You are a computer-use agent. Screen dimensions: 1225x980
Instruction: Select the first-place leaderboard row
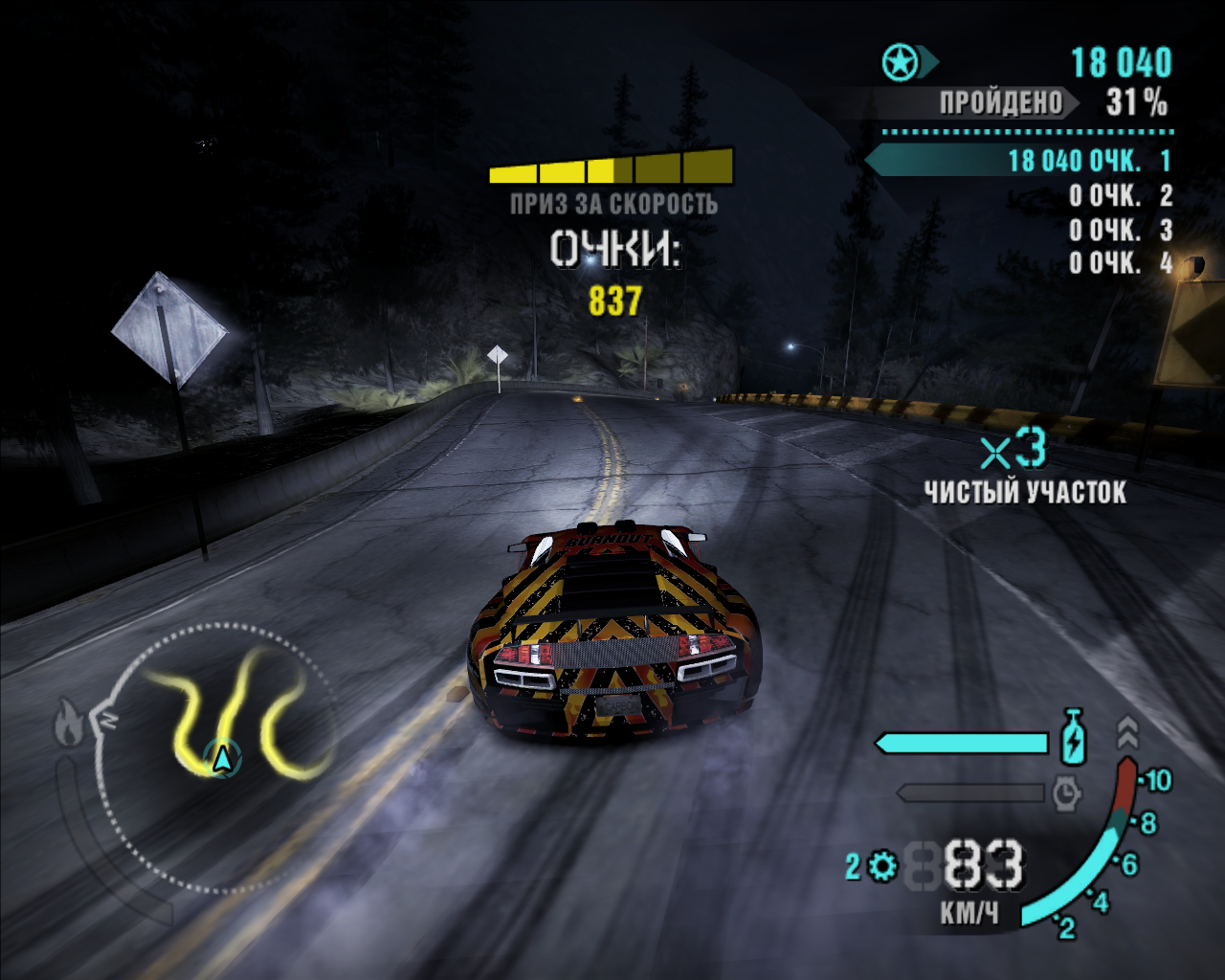[x=1020, y=161]
